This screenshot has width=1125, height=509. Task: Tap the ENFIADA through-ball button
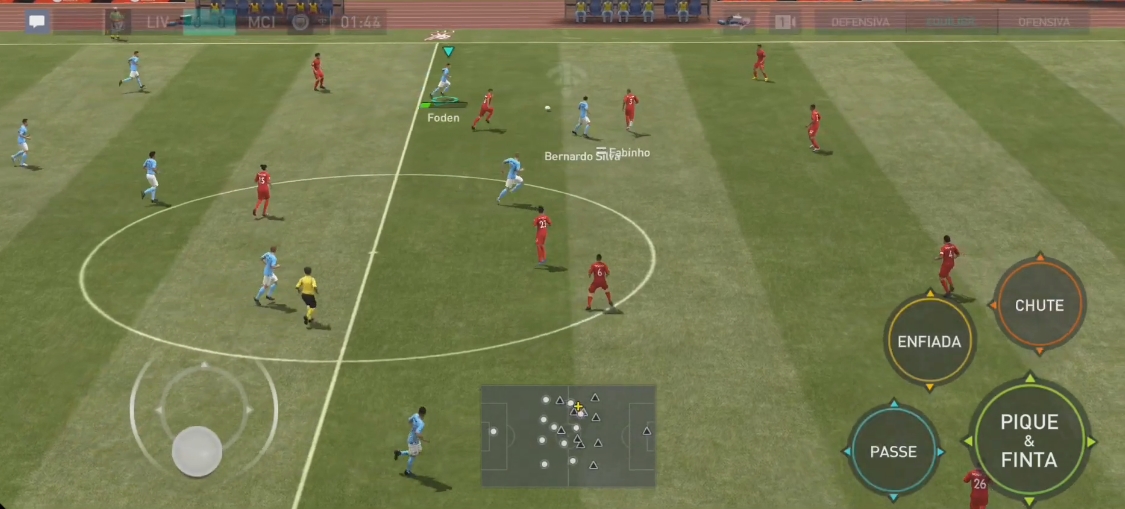click(929, 341)
